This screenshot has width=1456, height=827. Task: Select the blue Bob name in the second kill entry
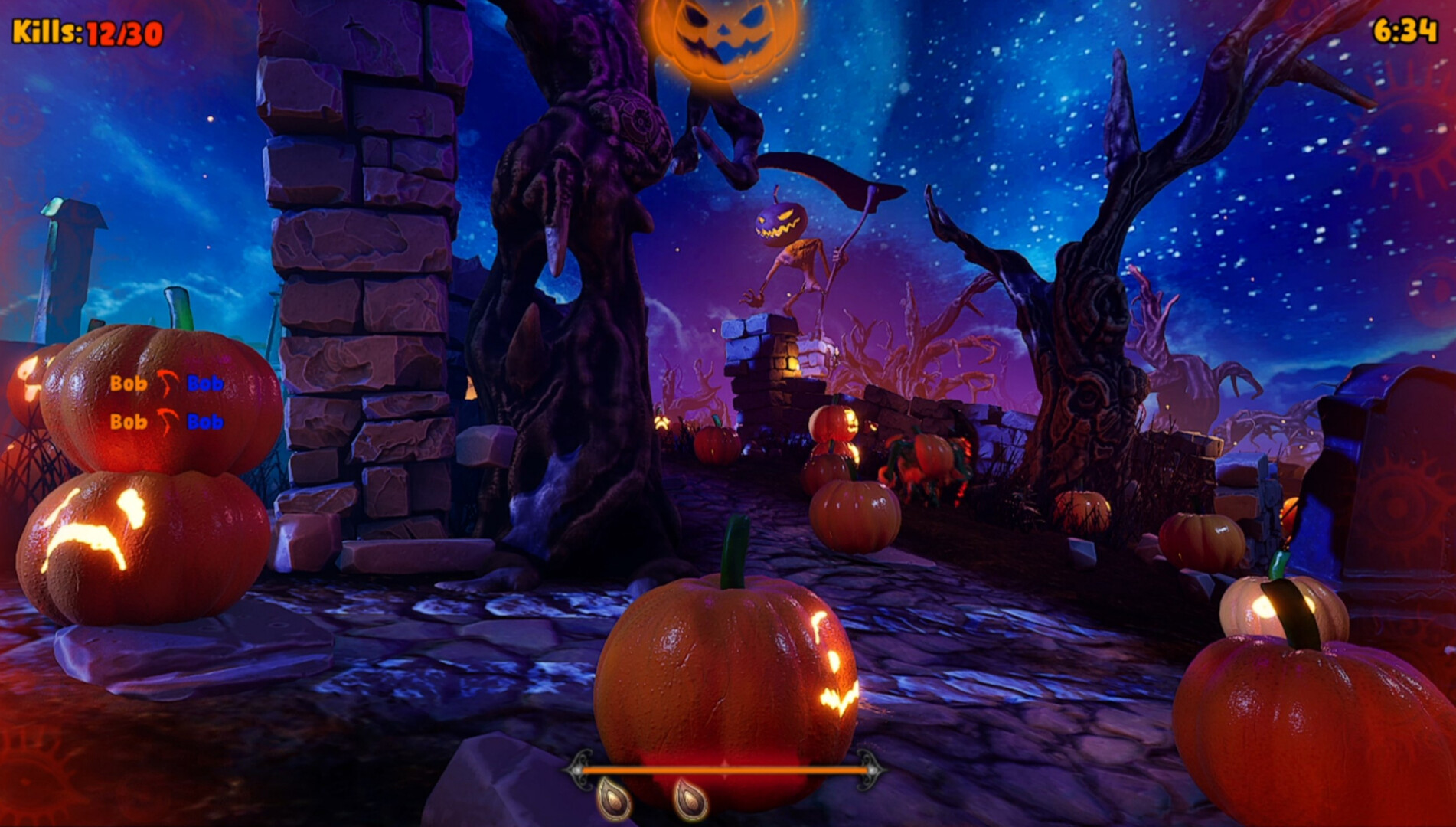(205, 422)
